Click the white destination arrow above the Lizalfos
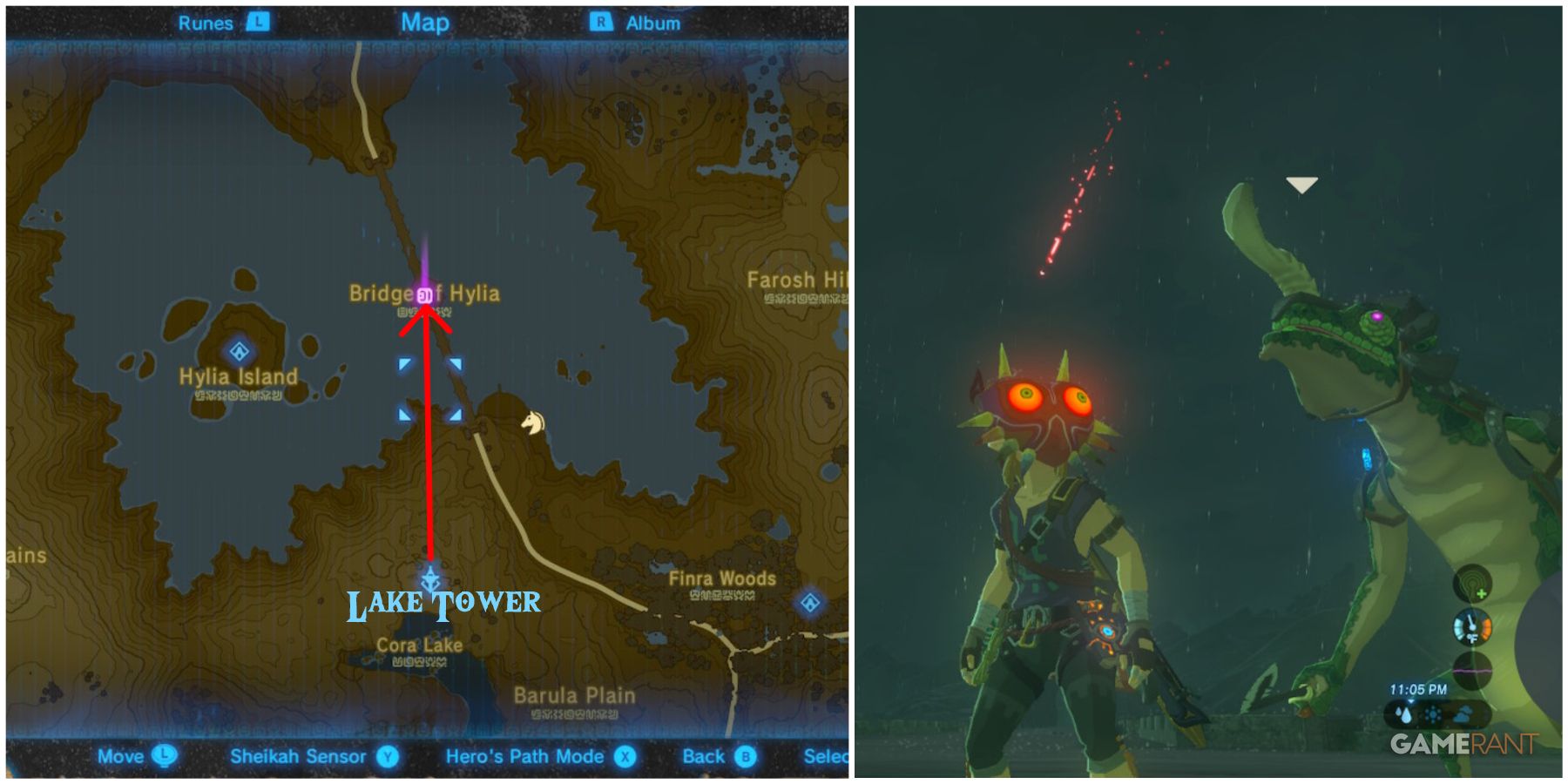The image size is (1568, 784). tap(1301, 185)
